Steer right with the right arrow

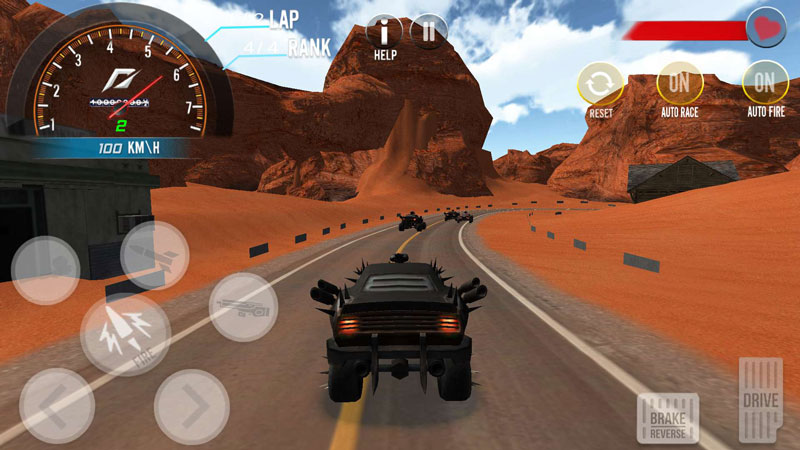192,406
